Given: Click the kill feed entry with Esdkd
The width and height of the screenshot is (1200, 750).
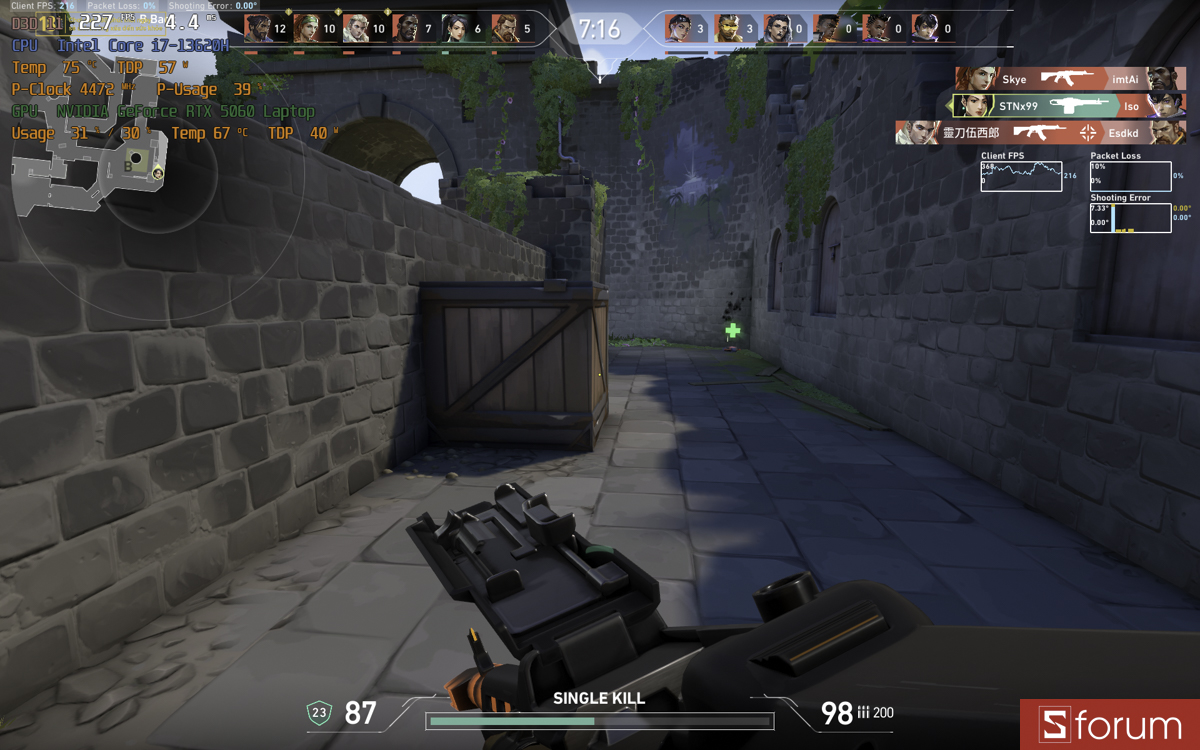Looking at the screenshot, I should point(1040,132).
